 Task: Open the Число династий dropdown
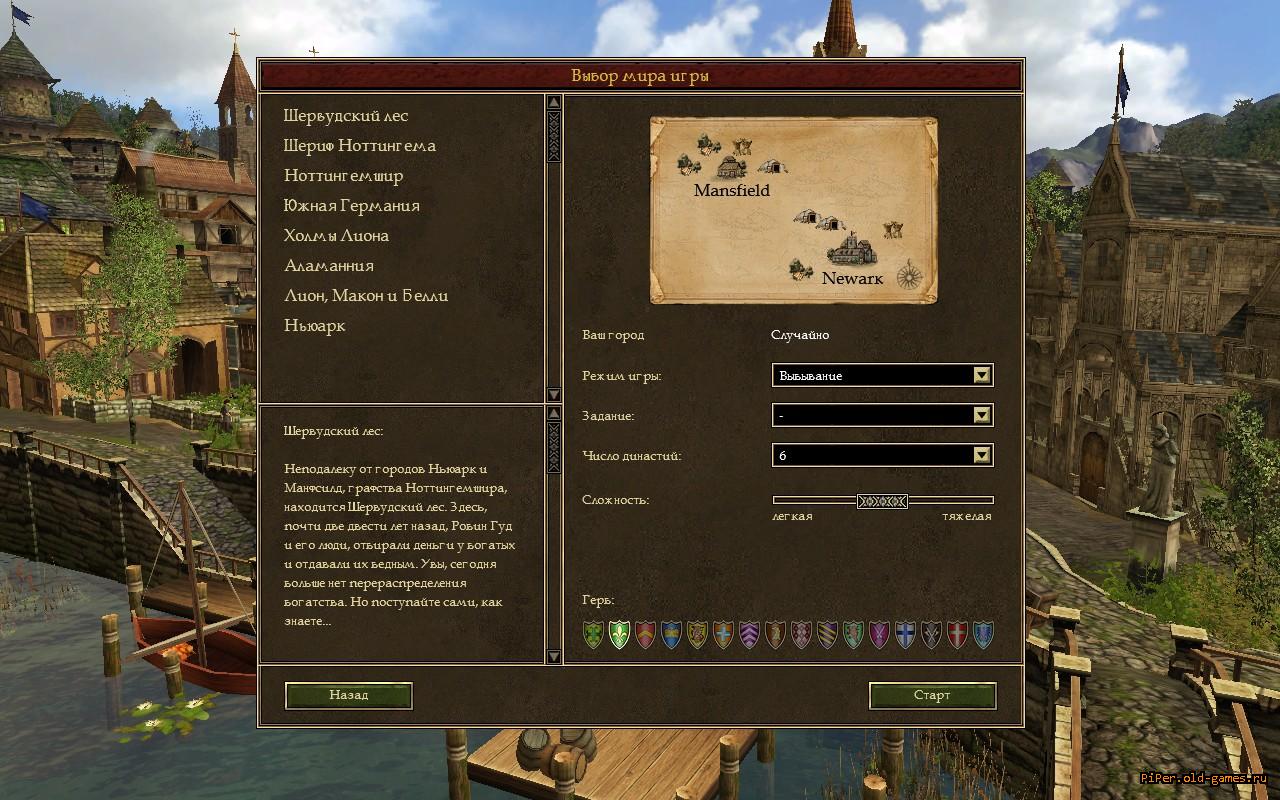[x=982, y=455]
